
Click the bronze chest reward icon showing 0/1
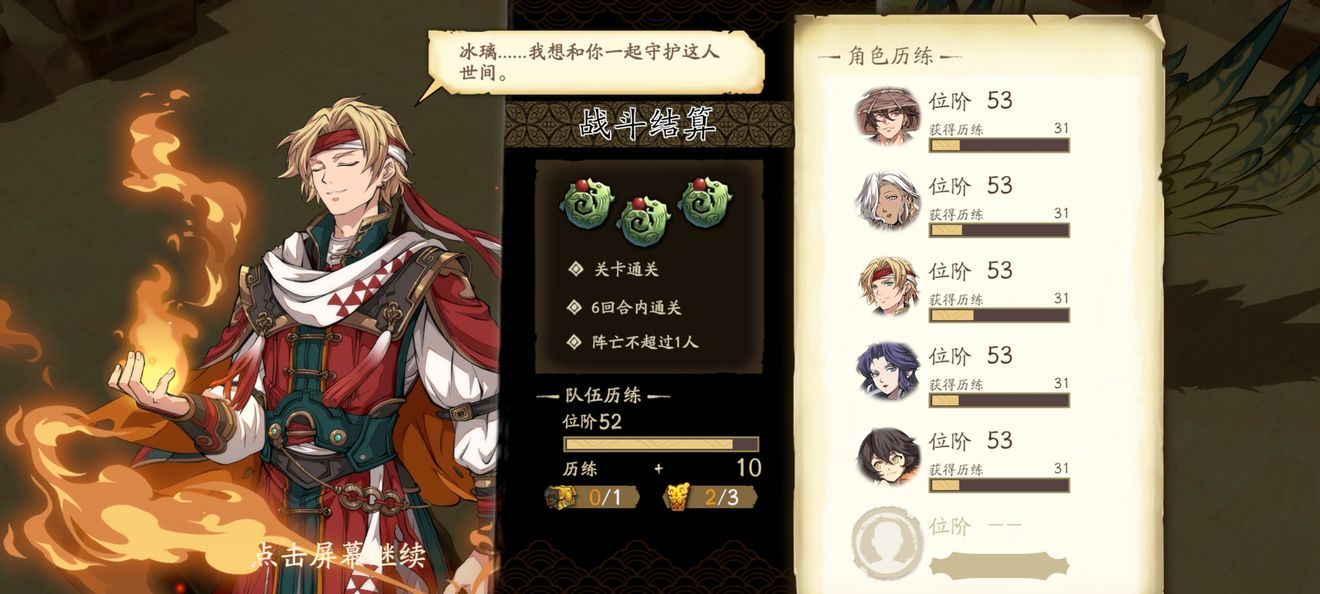(x=561, y=497)
